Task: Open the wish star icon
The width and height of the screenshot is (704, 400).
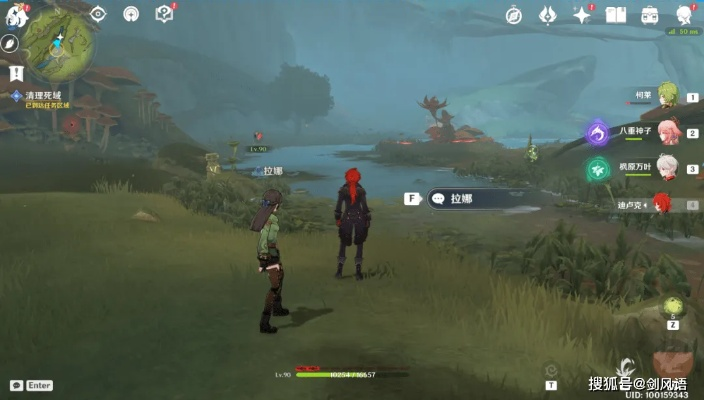Action: coord(582,15)
